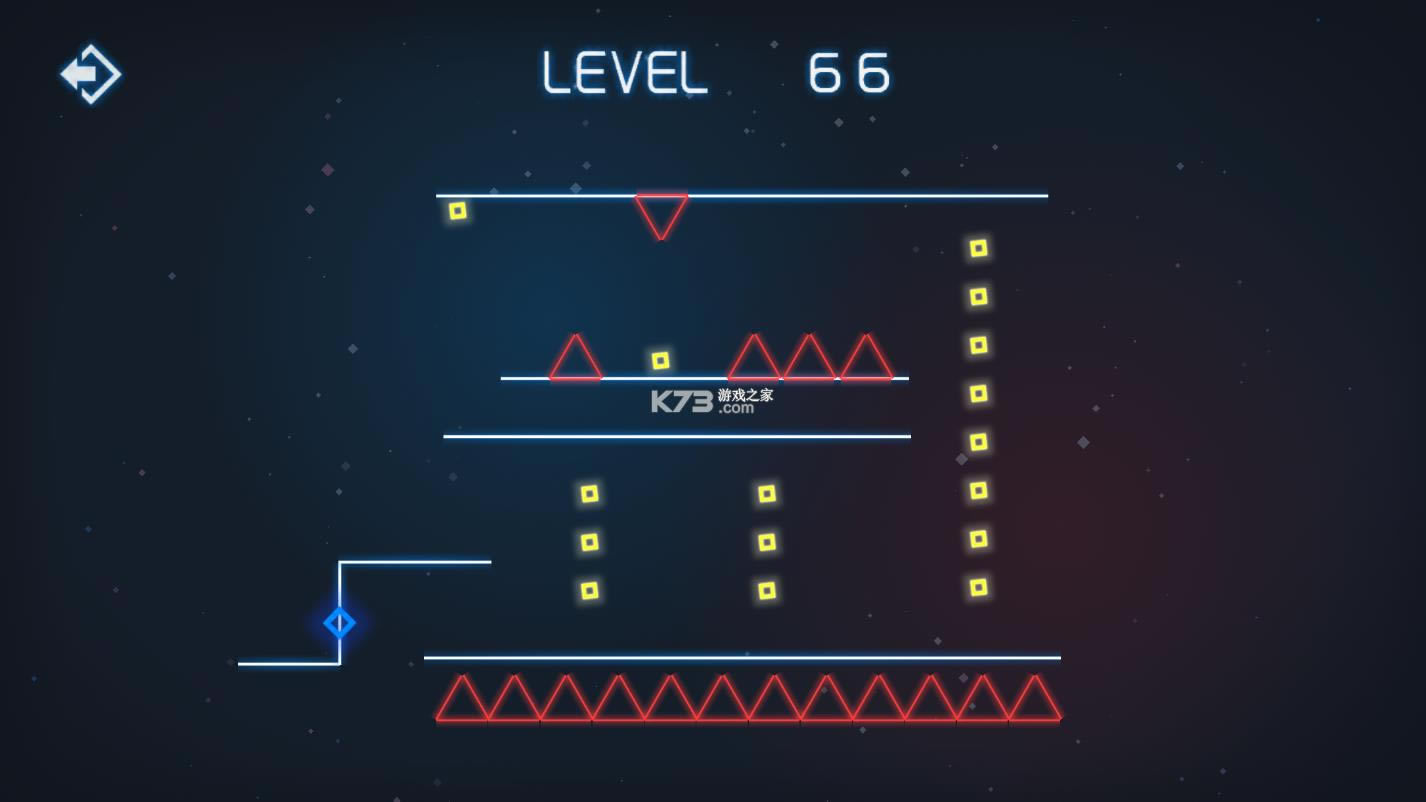
Task: Click the rightmost red spike on bottom row
Action: 1035,700
